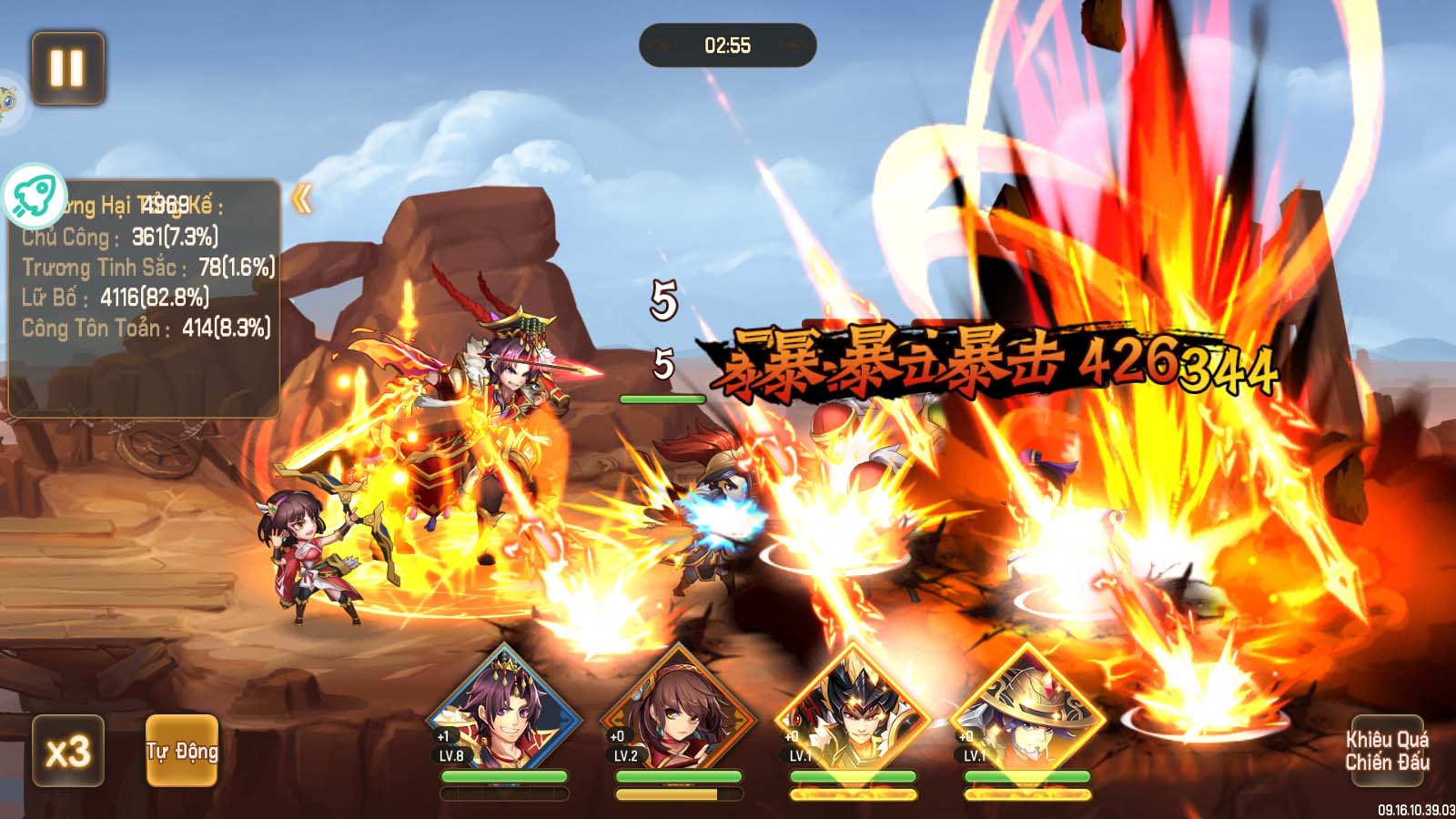Pause the battle
This screenshot has height=819, width=1456.
[68, 68]
